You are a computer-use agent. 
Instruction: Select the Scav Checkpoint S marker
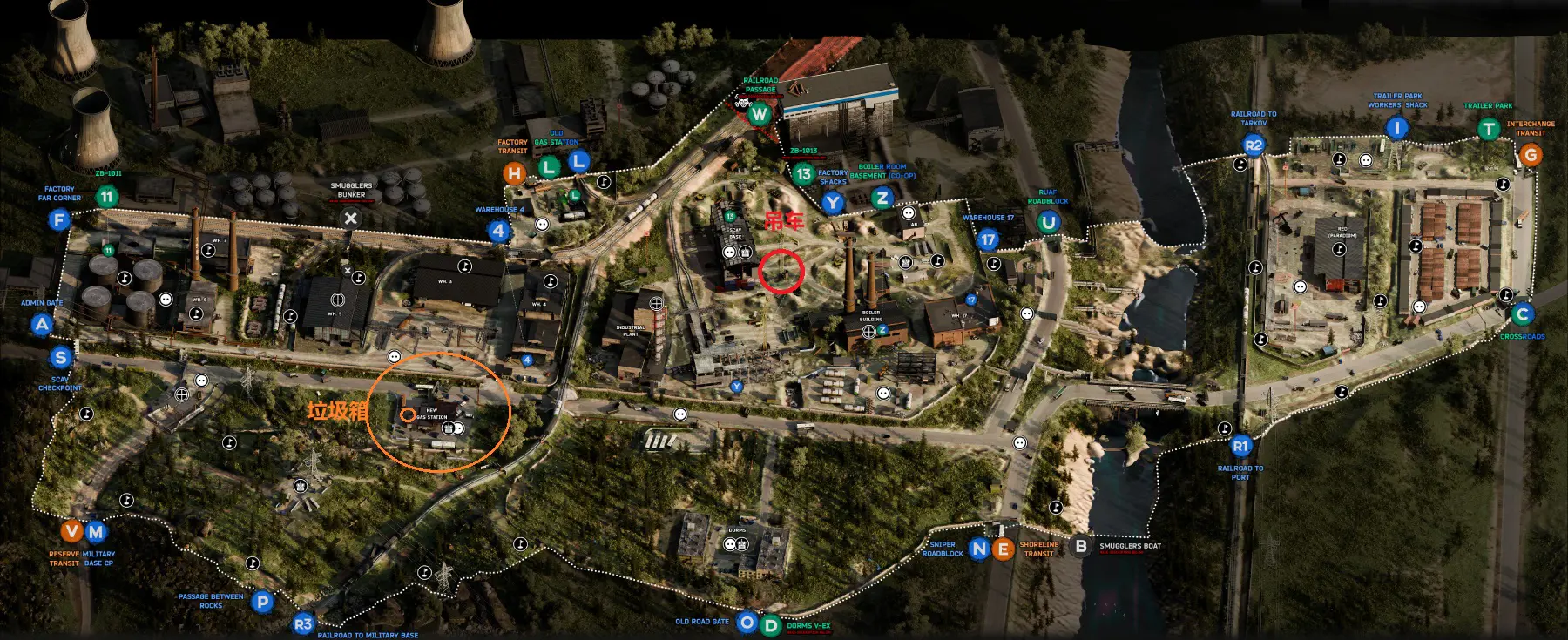(60, 357)
